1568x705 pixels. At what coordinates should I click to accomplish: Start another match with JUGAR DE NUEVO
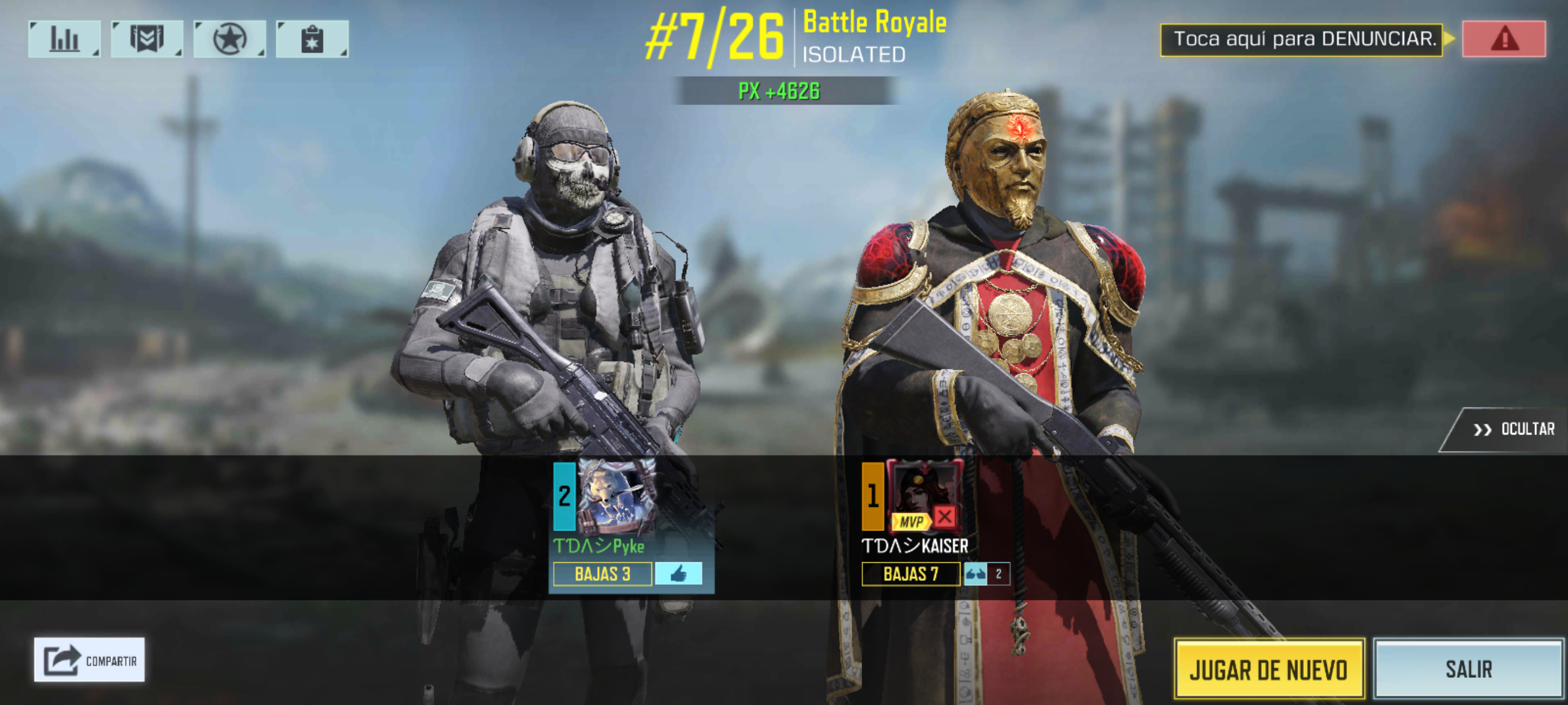tap(1269, 669)
